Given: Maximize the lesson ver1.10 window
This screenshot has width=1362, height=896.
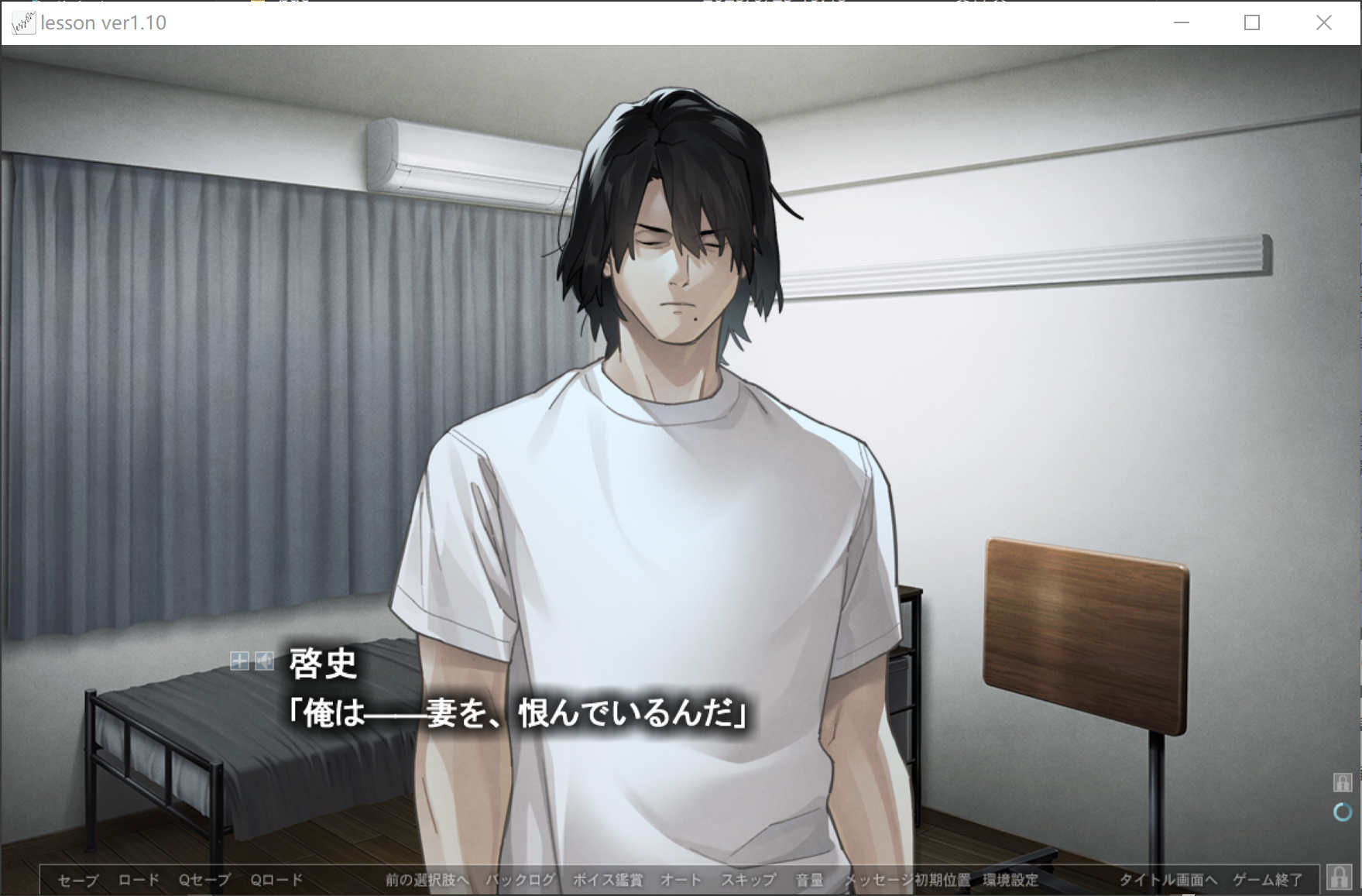Looking at the screenshot, I should click(1252, 22).
